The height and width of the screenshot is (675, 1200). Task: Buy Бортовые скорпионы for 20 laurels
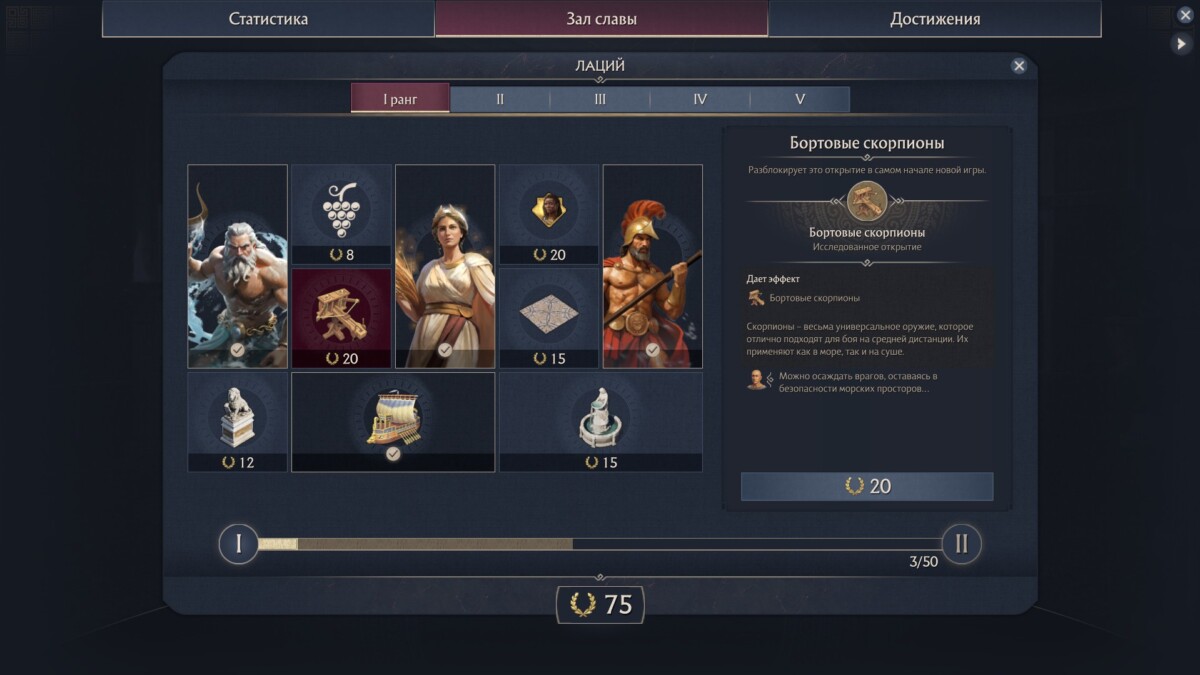pyautogui.click(x=867, y=486)
